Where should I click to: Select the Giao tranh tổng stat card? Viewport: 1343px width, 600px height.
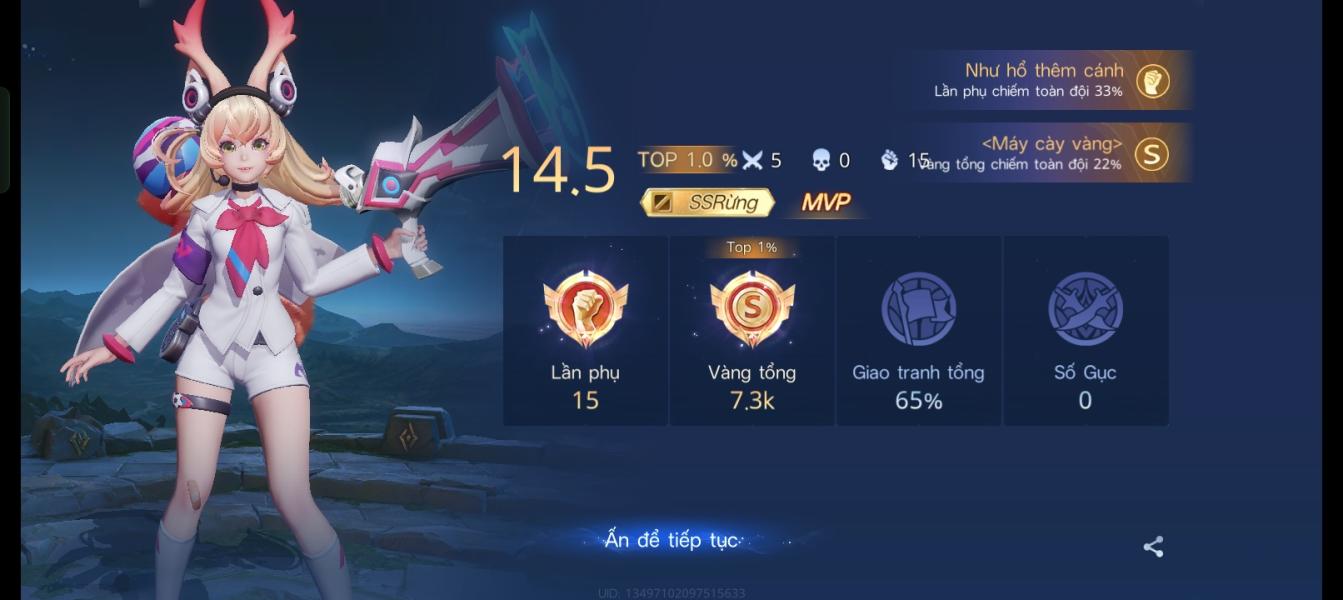click(x=918, y=331)
